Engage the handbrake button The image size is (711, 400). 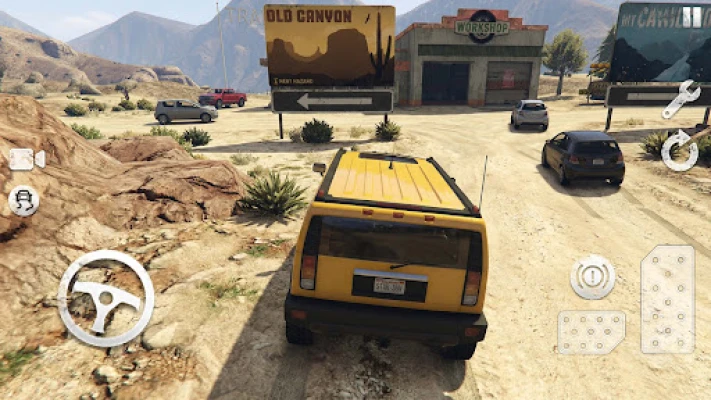click(x=593, y=277)
